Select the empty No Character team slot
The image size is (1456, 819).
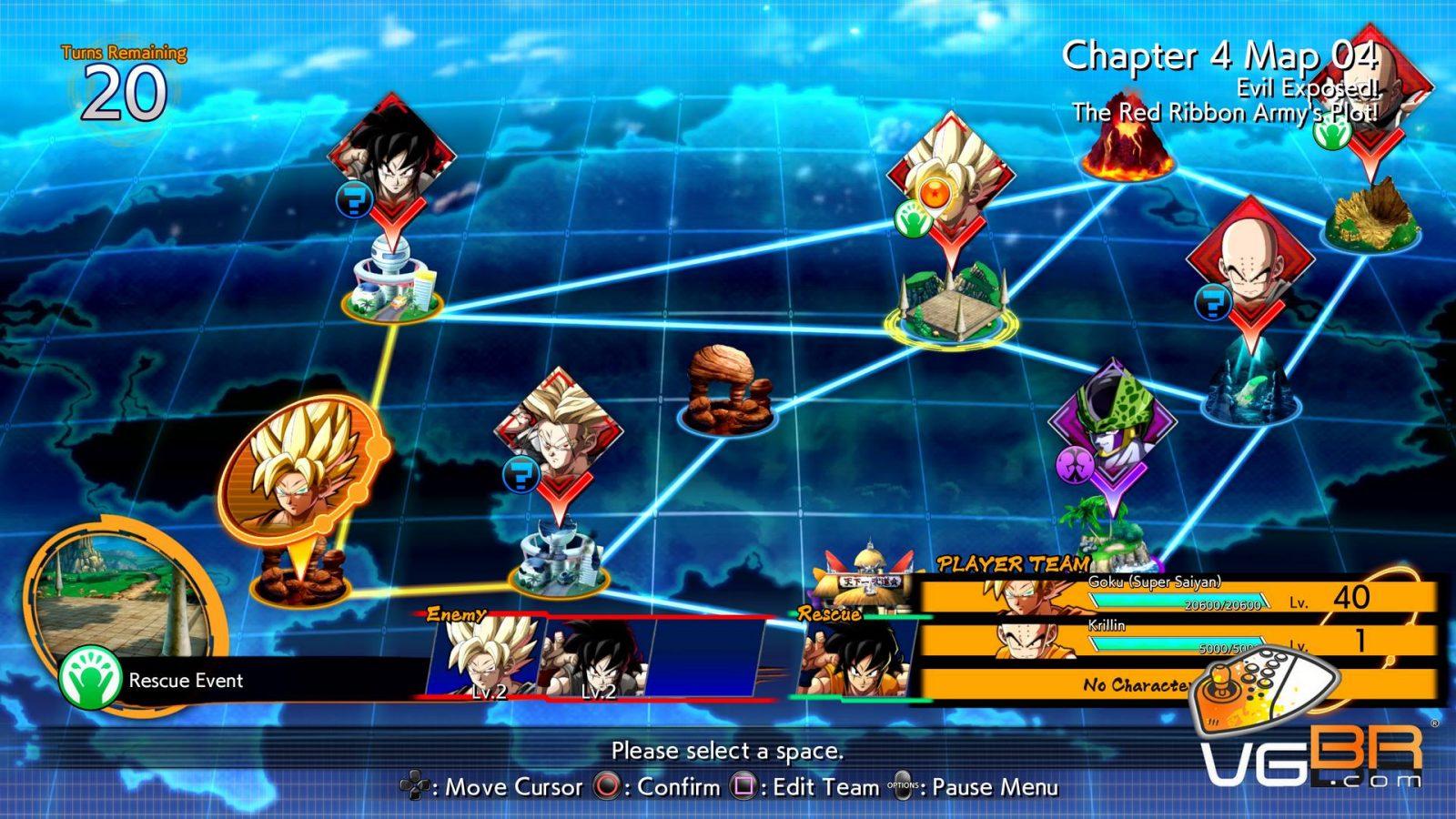[x=1137, y=684]
